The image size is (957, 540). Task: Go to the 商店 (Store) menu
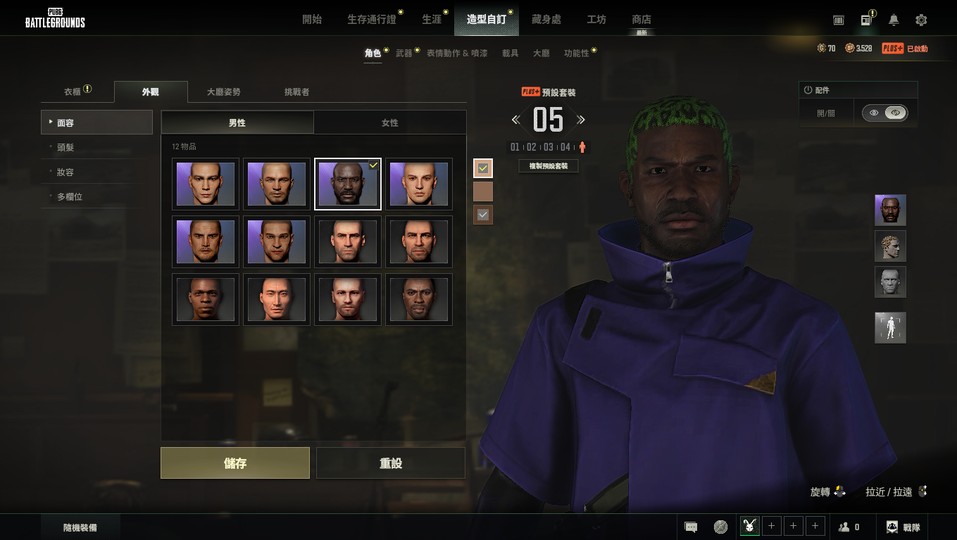click(641, 19)
